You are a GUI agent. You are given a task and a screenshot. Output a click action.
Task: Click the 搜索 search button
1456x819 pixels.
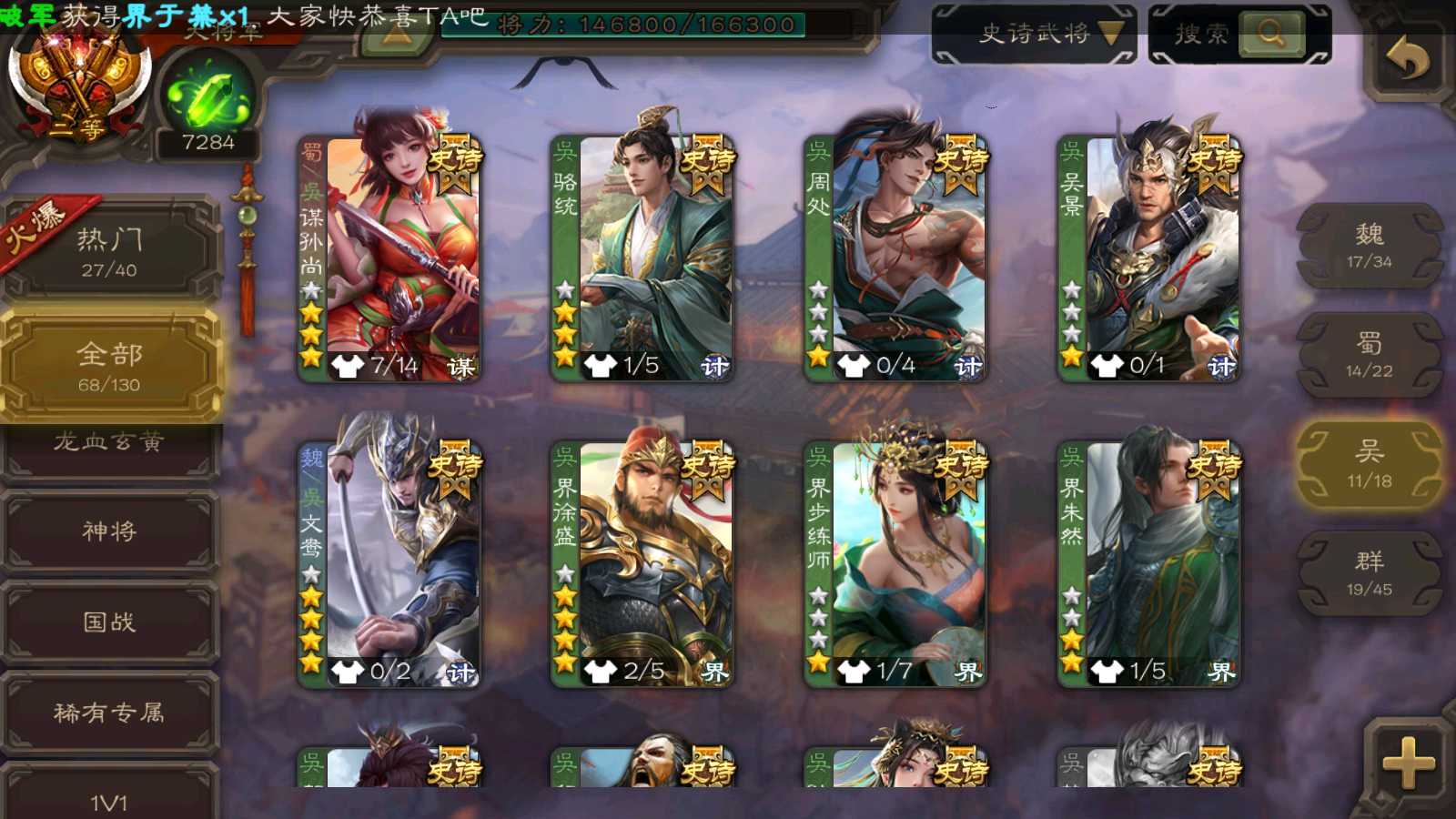(x=1239, y=35)
